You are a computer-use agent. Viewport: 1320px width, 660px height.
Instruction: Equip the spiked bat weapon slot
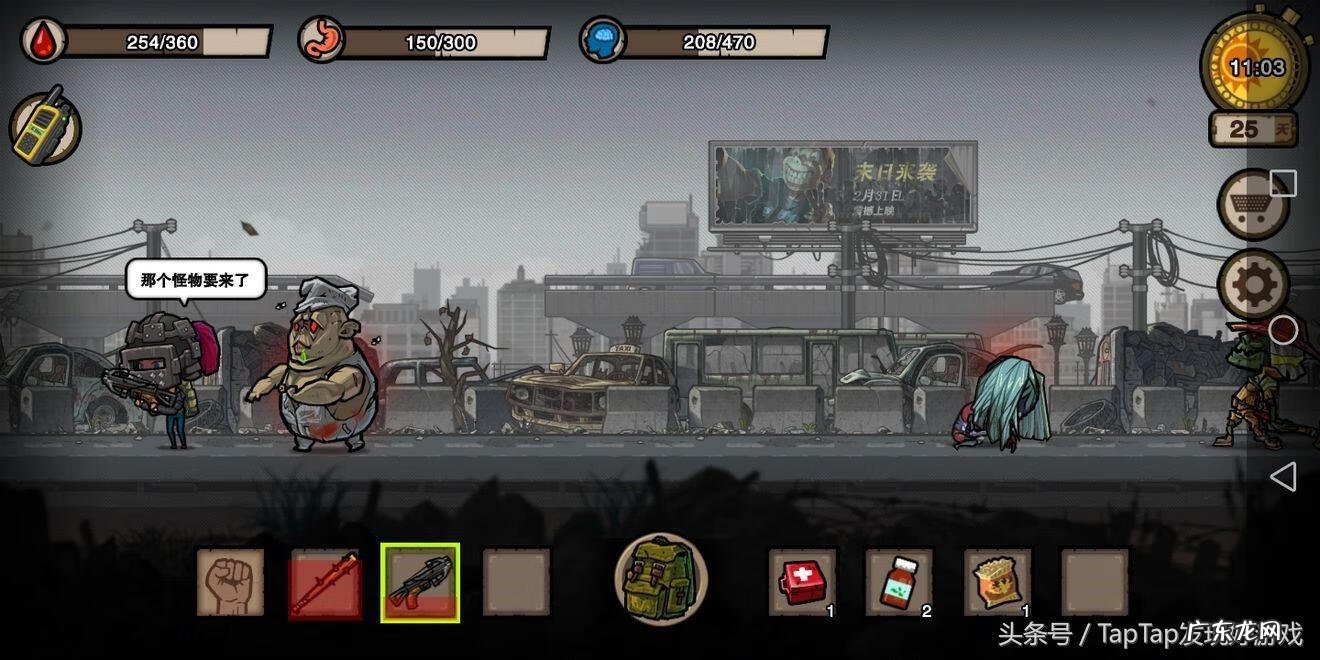pos(324,582)
